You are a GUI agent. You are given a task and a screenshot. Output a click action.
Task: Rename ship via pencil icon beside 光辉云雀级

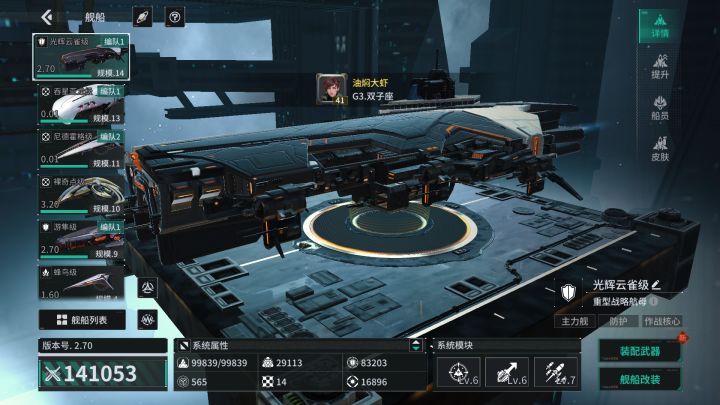[x=657, y=285]
